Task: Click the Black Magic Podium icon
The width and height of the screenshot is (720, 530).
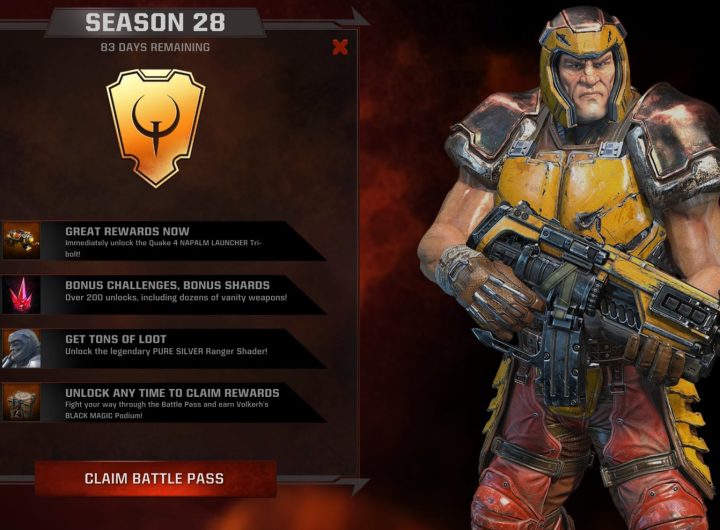Action: click(x=21, y=402)
